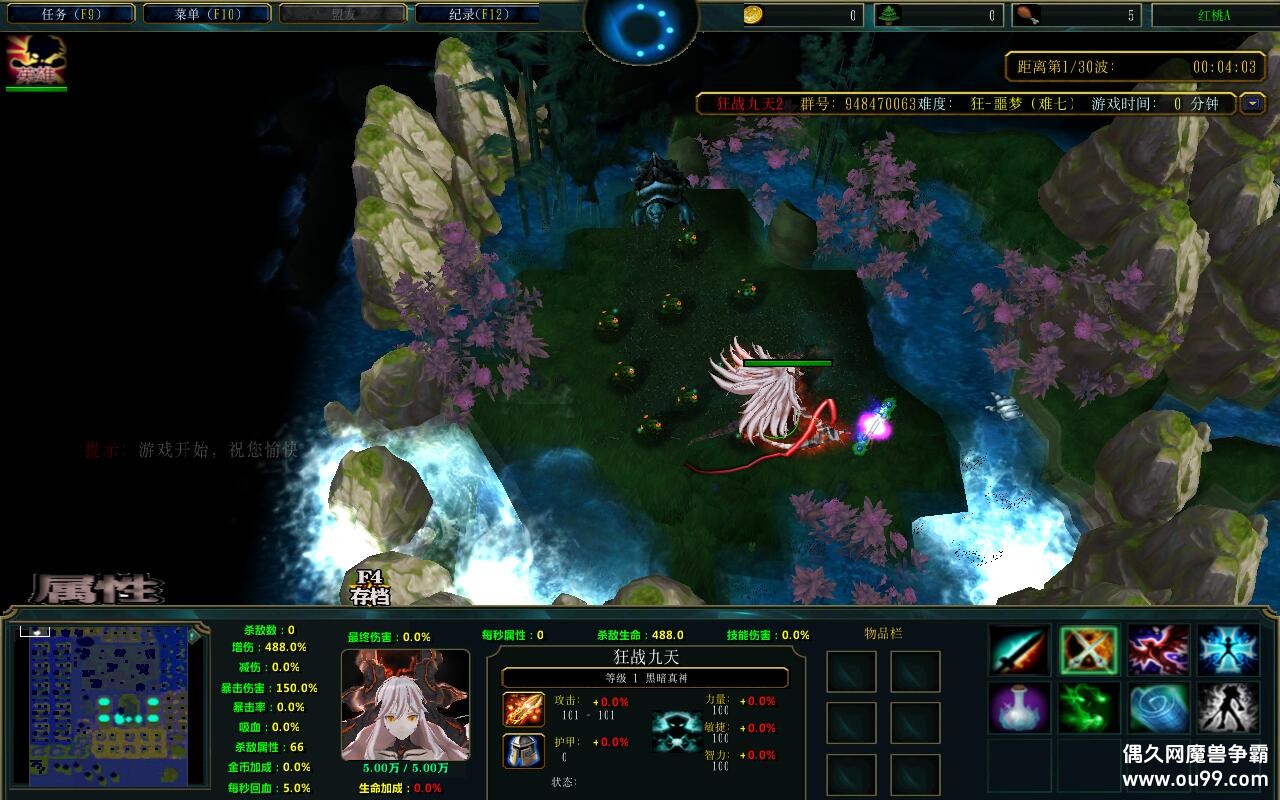The image size is (1280, 800).
Task: Activate the blue cross figure ability
Action: 1228,650
